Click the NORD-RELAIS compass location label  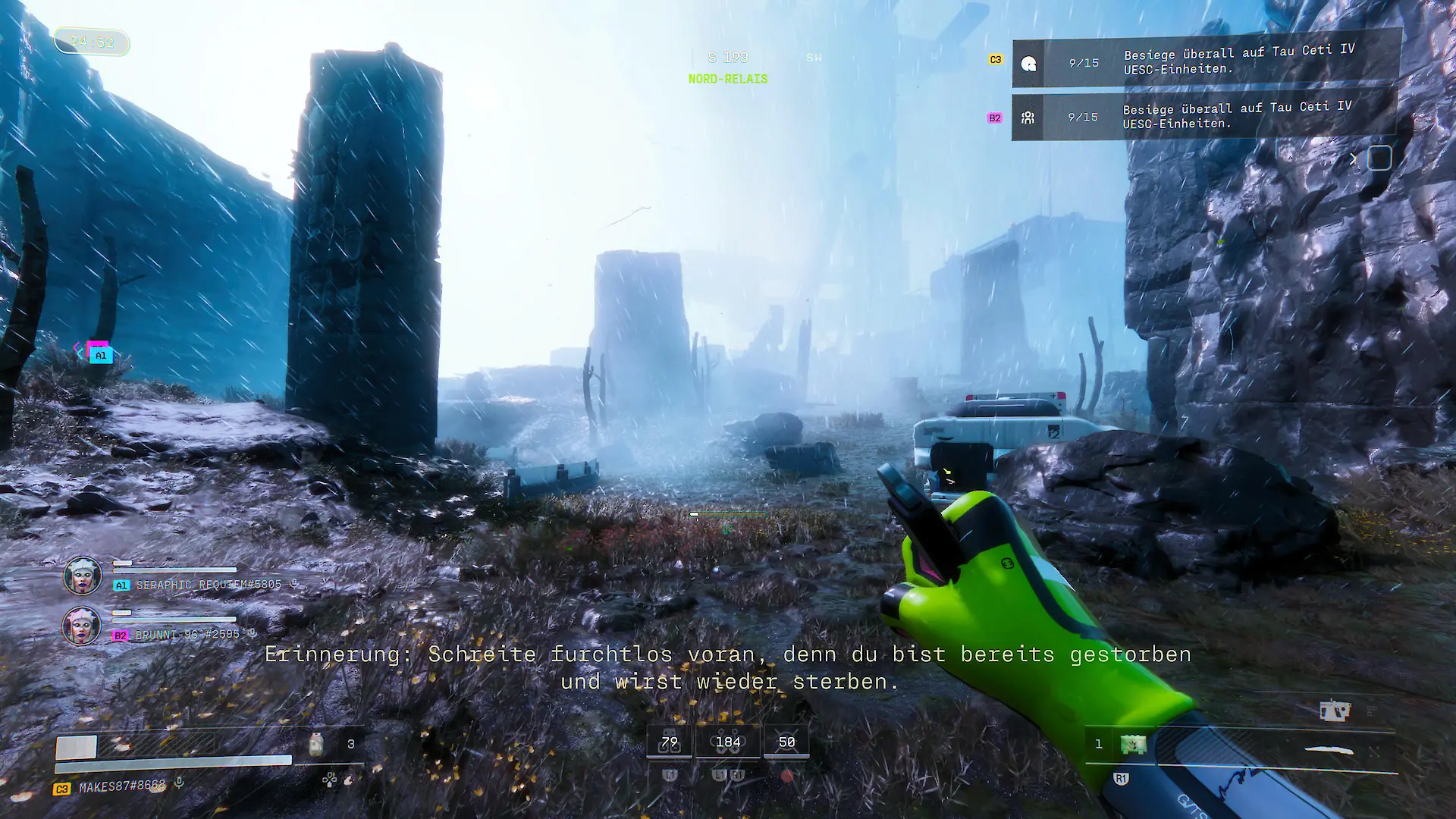[x=728, y=79]
